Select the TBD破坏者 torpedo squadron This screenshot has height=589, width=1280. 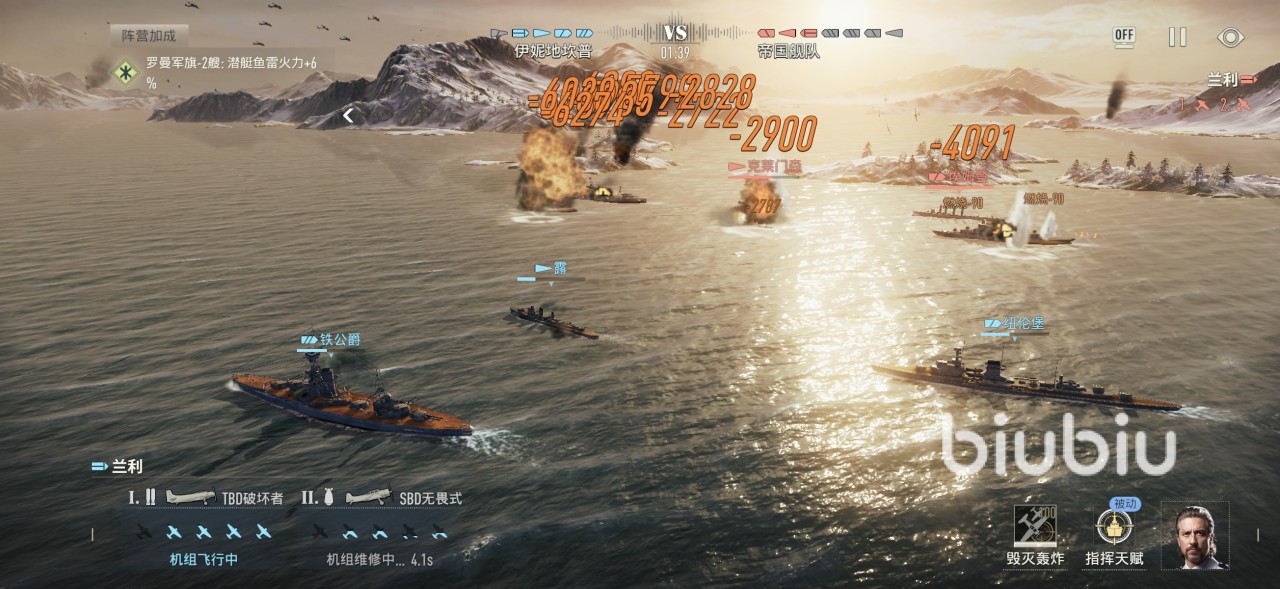click(x=207, y=497)
